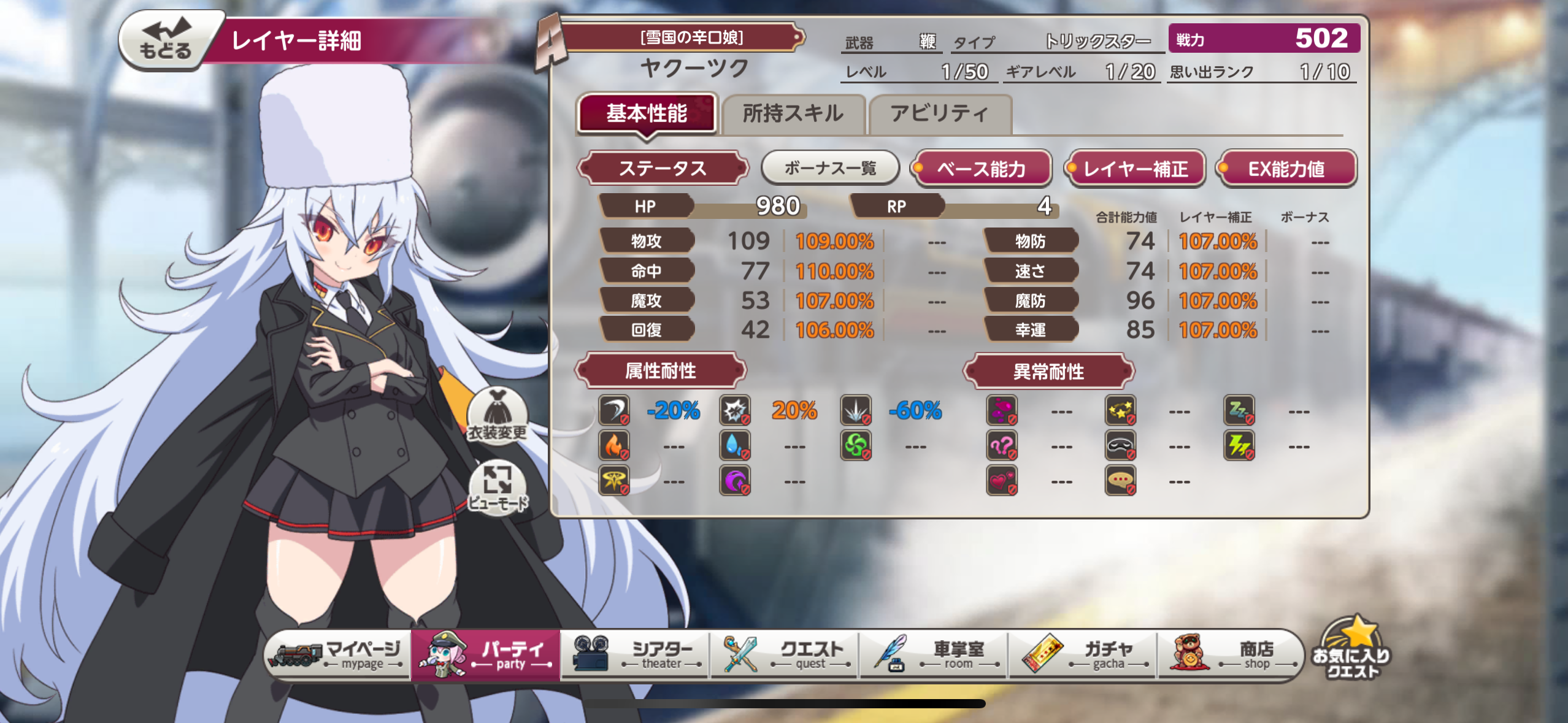
Task: Open the ボーナス一覧 bonus list
Action: (829, 167)
